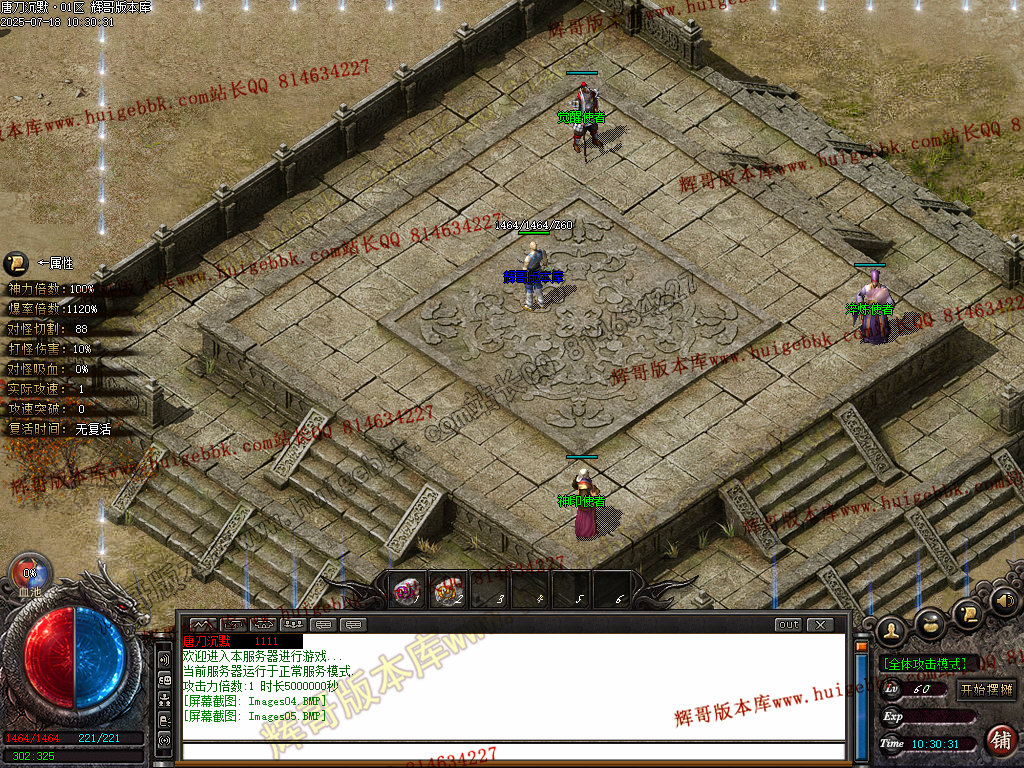Screen dimensions: 1024x768
Task: Open the bag inventory pouch icon
Action: [x=930, y=623]
